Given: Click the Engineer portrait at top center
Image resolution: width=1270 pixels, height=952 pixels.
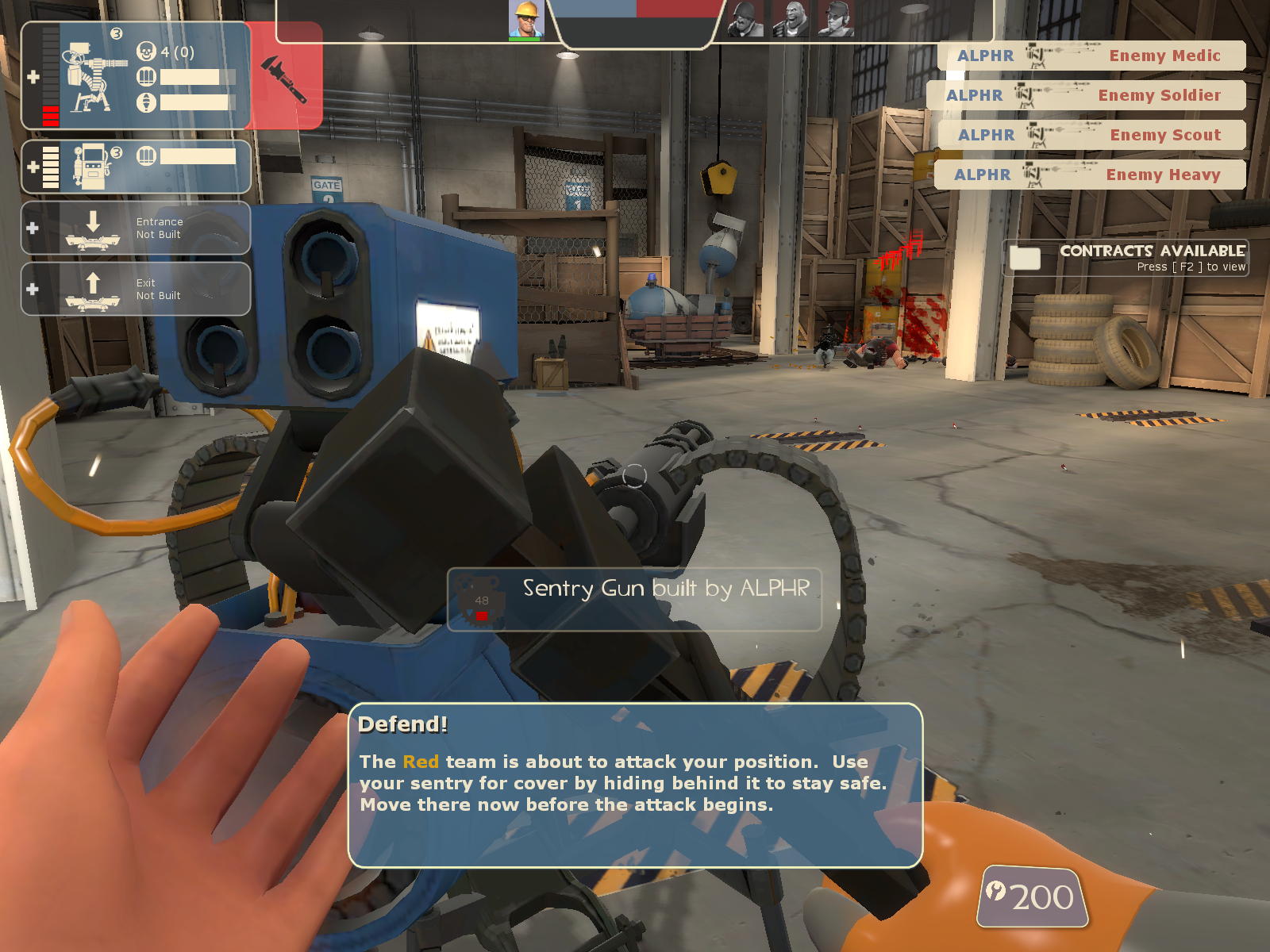Looking at the screenshot, I should coord(525,17).
